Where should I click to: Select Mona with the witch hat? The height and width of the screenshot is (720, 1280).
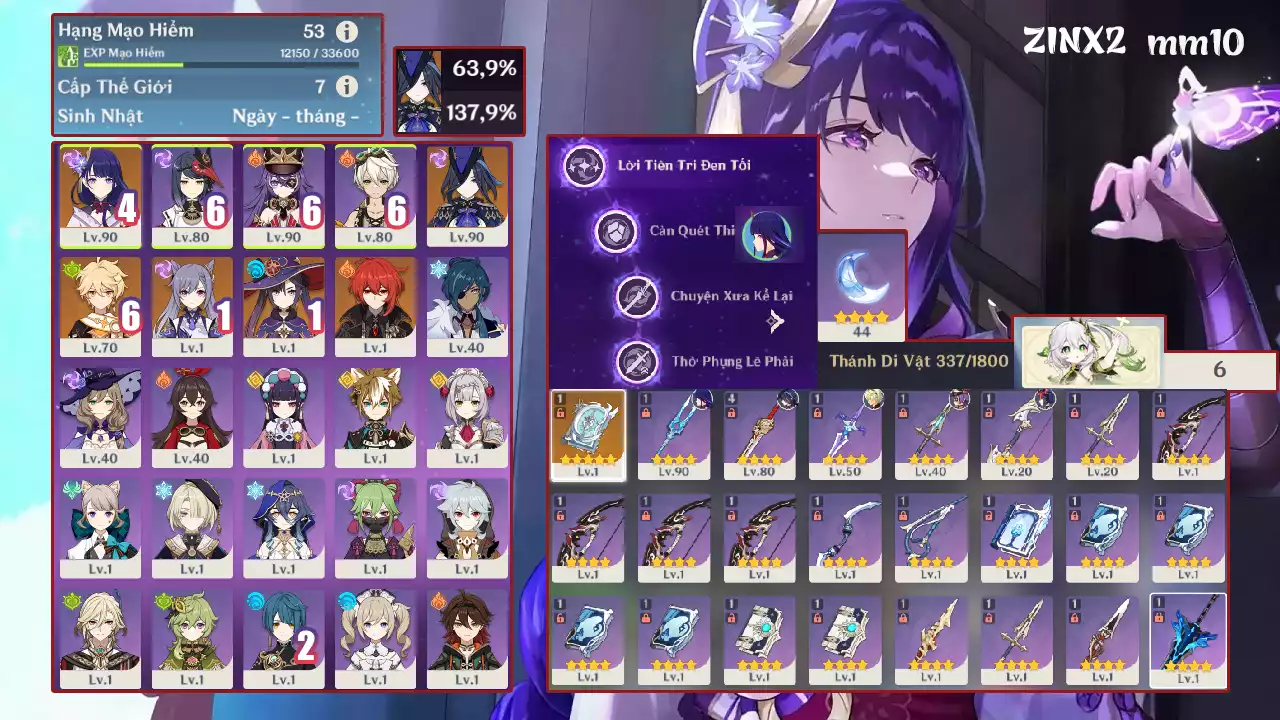pyautogui.click(x=284, y=306)
